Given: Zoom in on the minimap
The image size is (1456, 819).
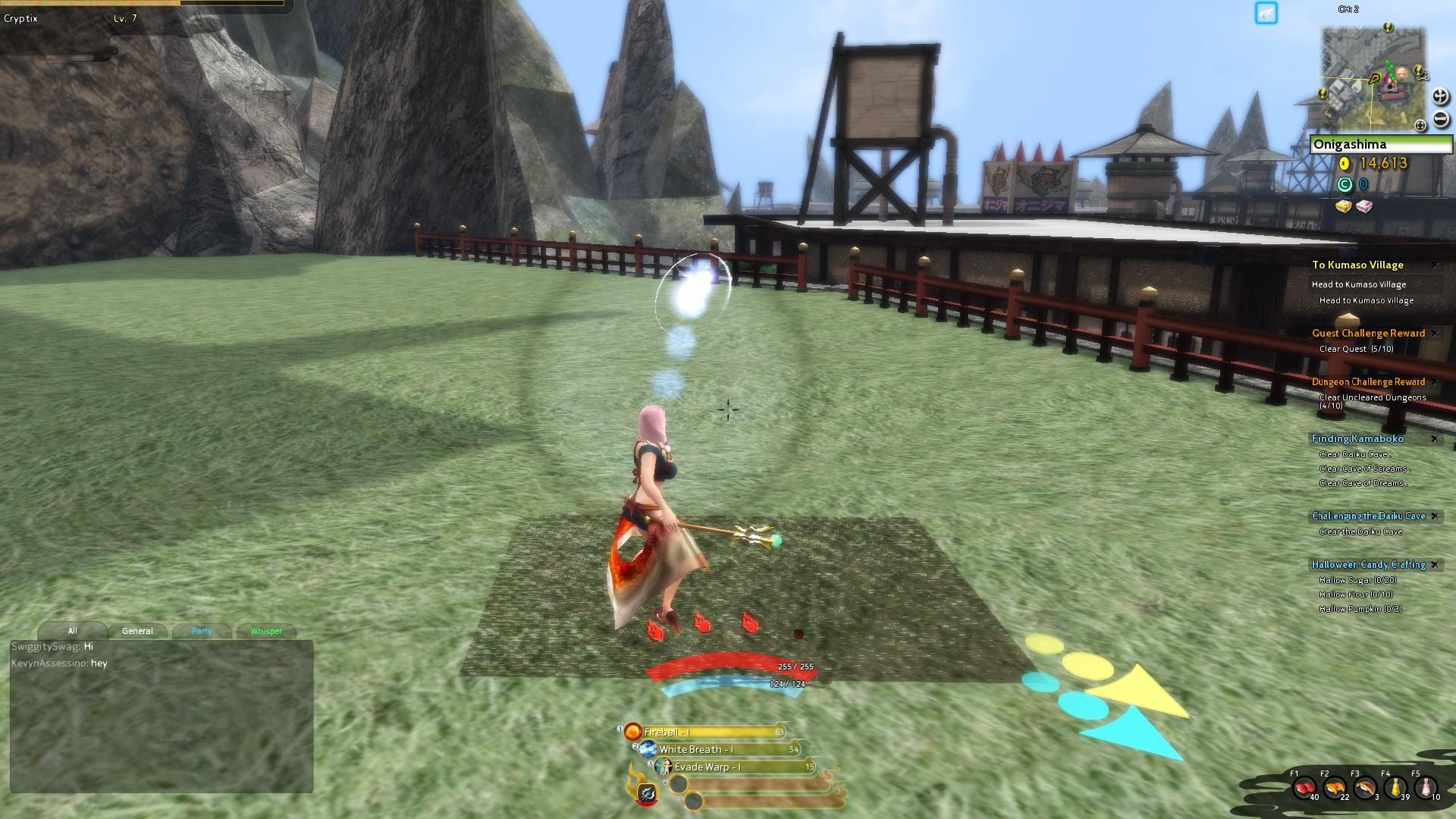Looking at the screenshot, I should pyautogui.click(x=1439, y=97).
